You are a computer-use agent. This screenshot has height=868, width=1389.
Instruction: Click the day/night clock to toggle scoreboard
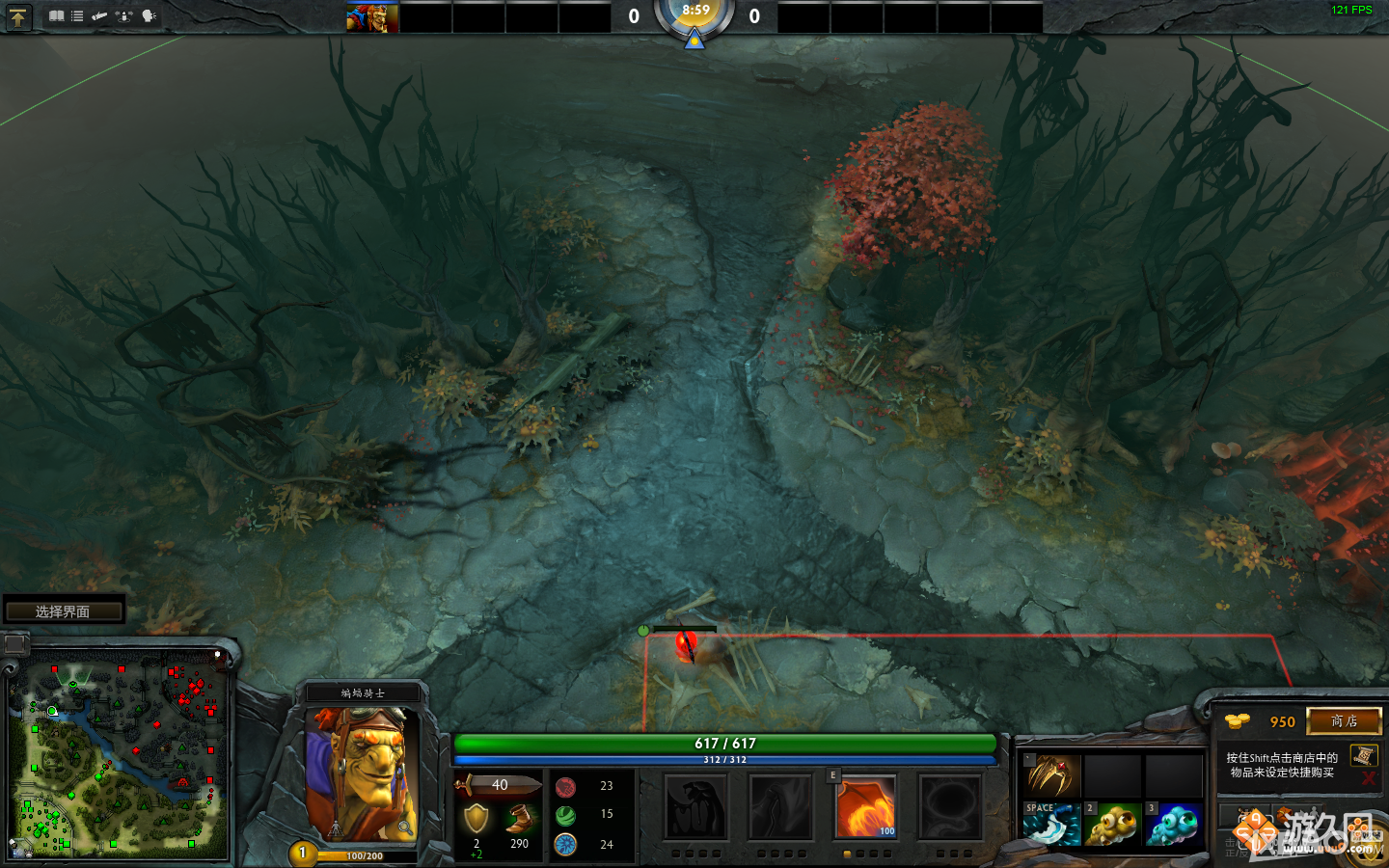pos(694,16)
